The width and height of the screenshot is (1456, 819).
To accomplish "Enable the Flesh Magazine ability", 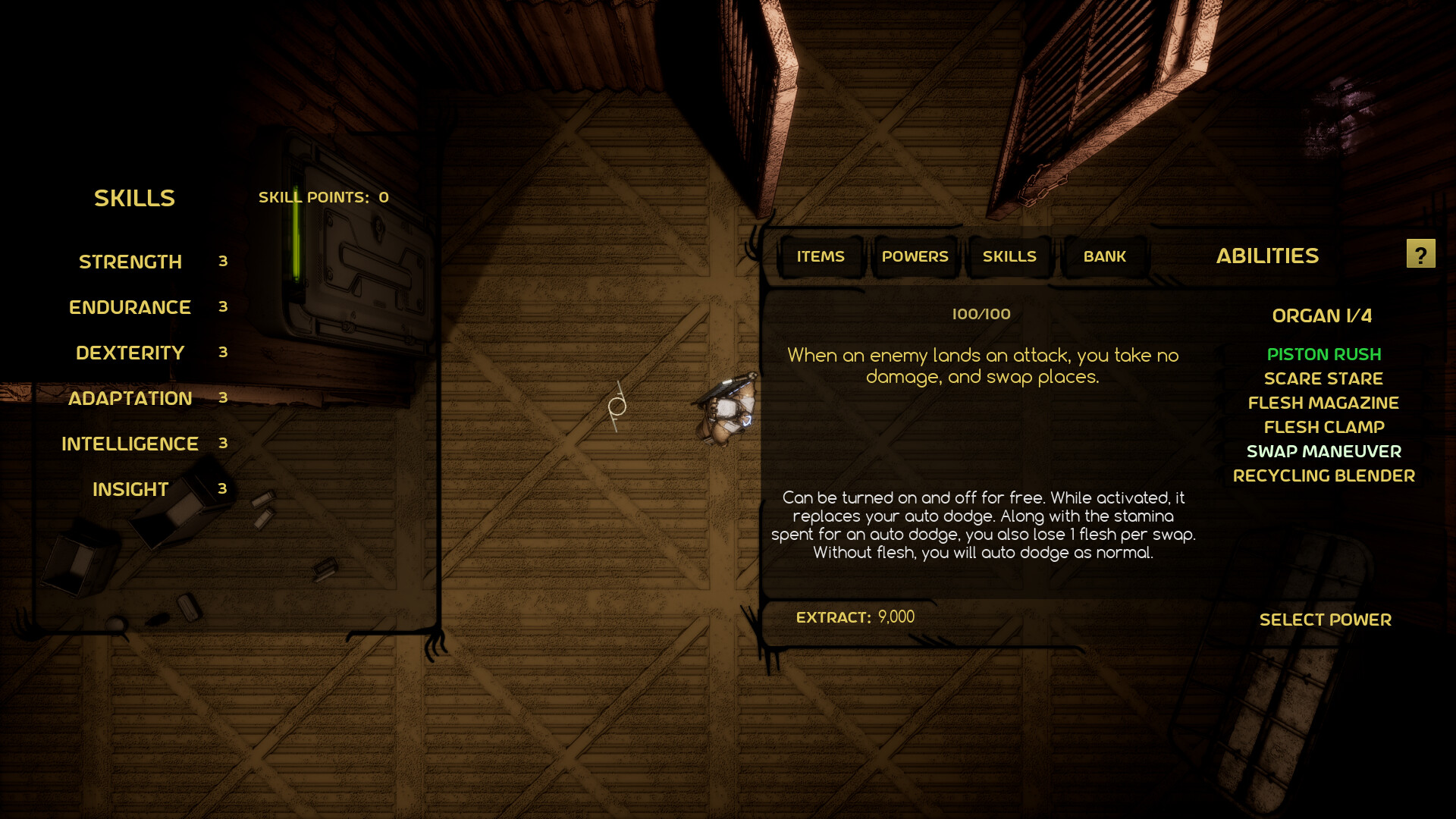I will [1323, 403].
